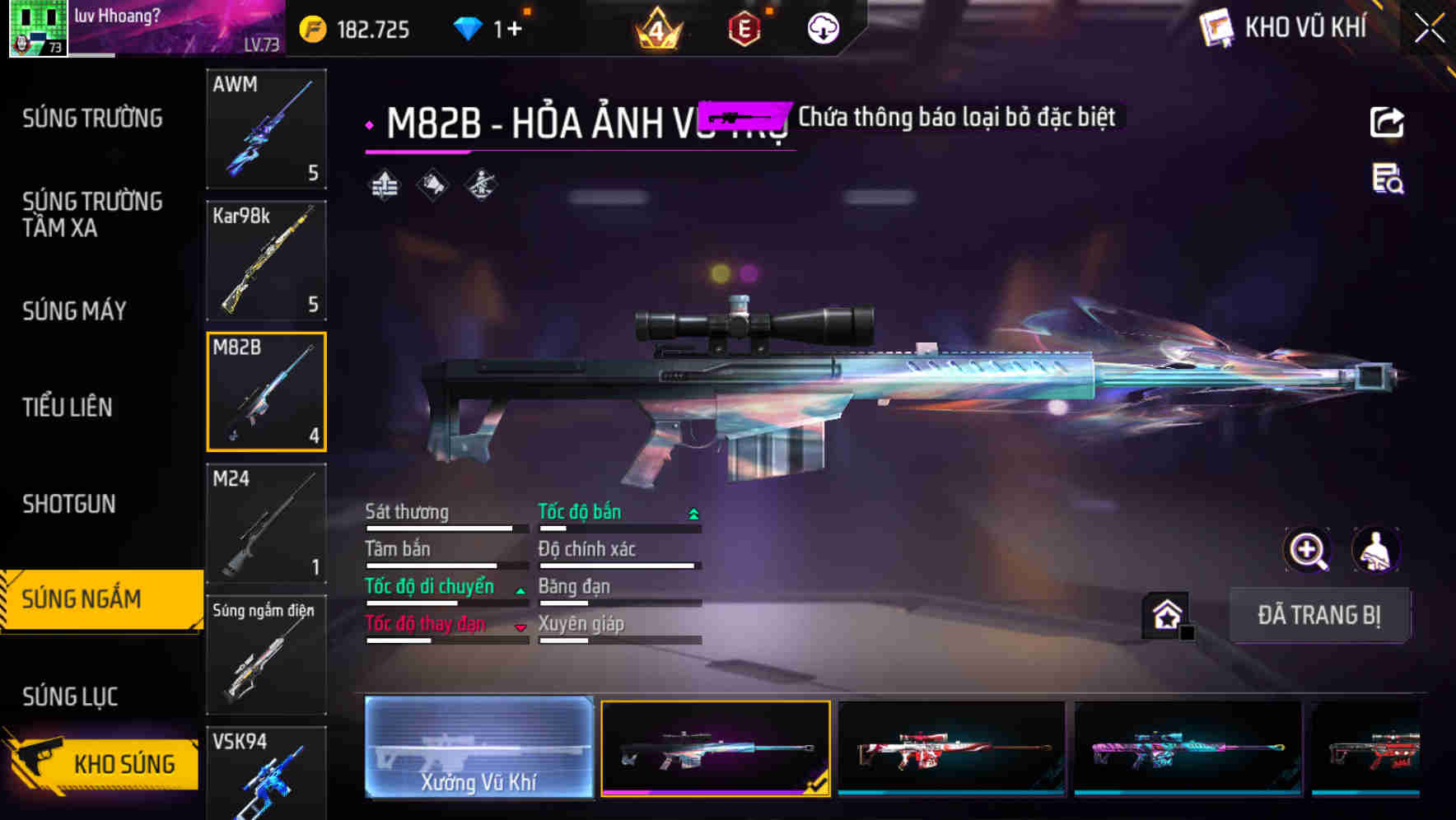The width and height of the screenshot is (1456, 820).
Task: Select the AWM weapon thumbnail
Action: click(266, 130)
